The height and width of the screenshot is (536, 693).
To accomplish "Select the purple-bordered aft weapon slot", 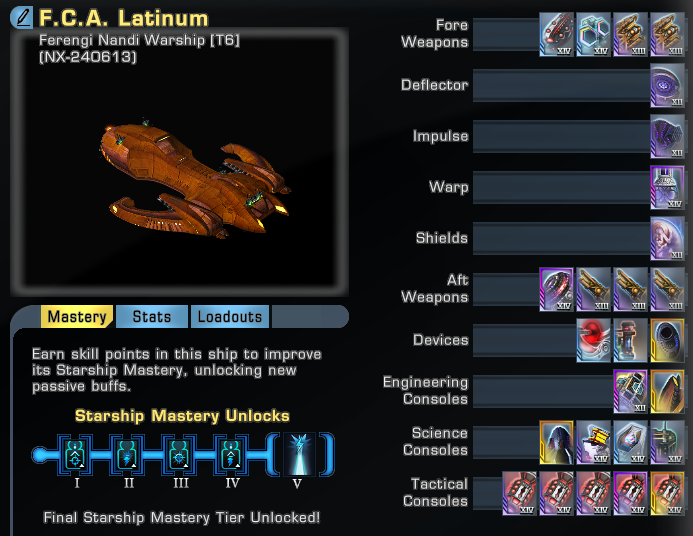I will 556,289.
